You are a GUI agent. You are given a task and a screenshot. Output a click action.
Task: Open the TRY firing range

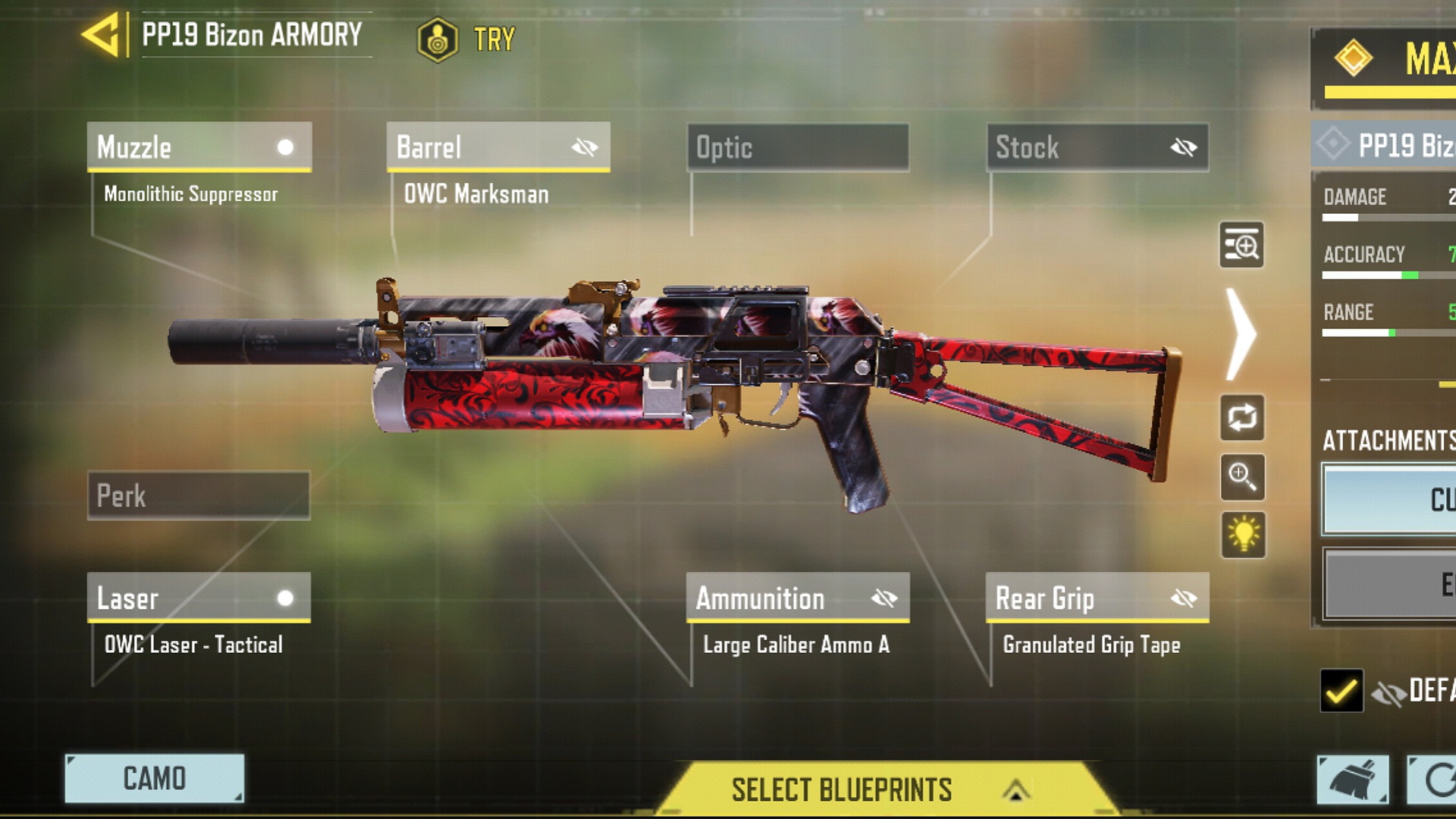[467, 39]
